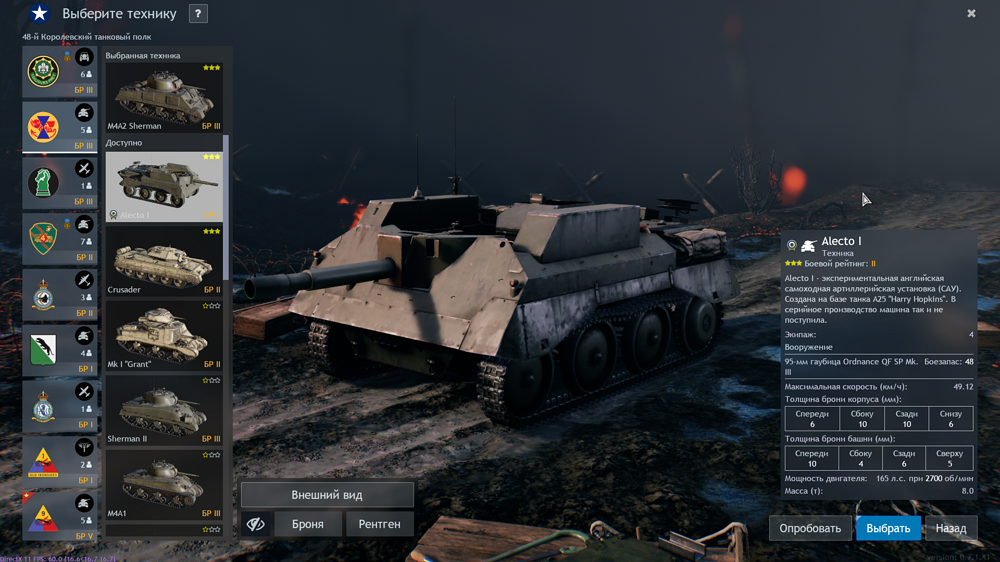
Task: Select the squad with green chess knight emblem
Action: 44,183
